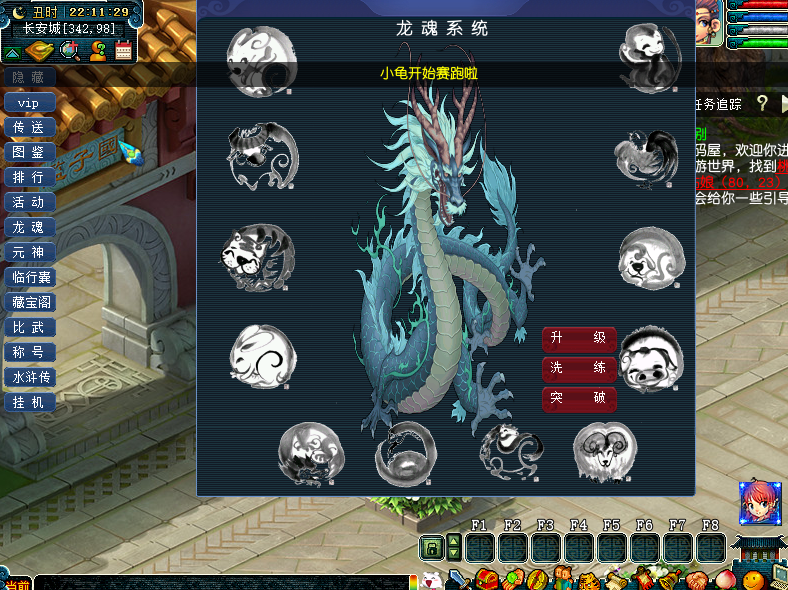788x590 pixels.
Task: Select the 龙魂 dragon soul entry
Action: [29, 228]
